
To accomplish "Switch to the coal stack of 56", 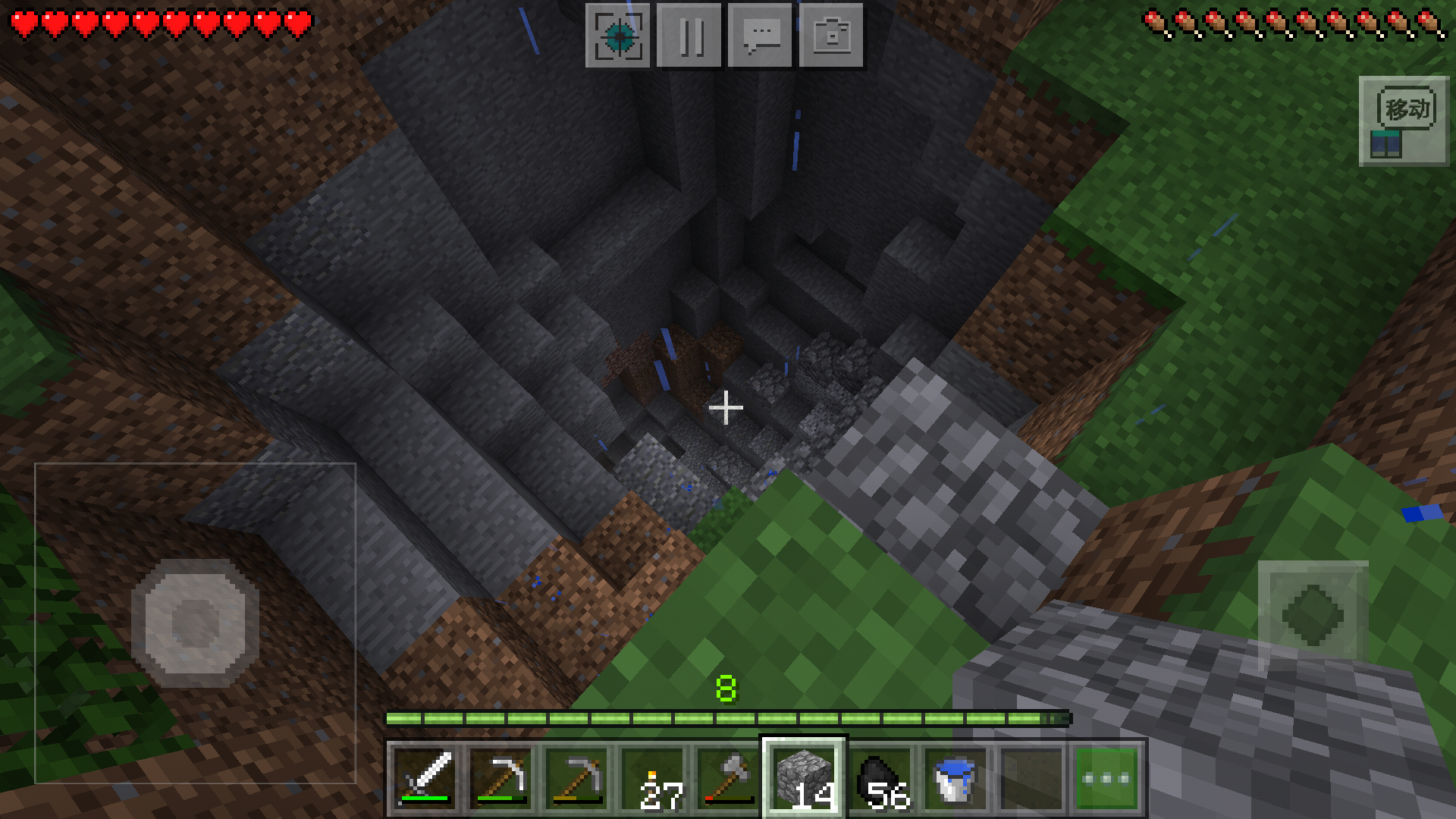I will [x=880, y=778].
